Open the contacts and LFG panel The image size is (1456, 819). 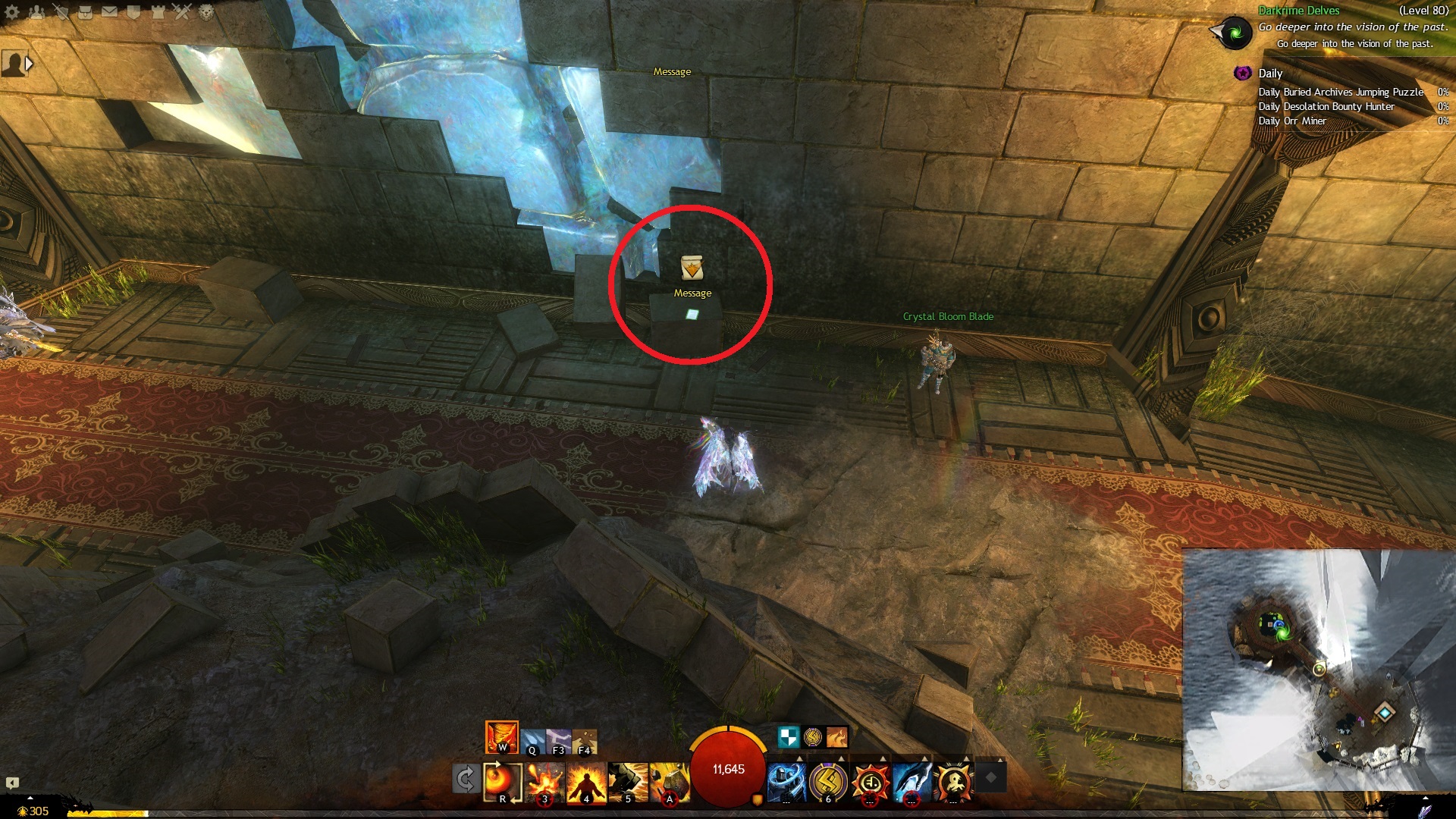tap(36, 12)
